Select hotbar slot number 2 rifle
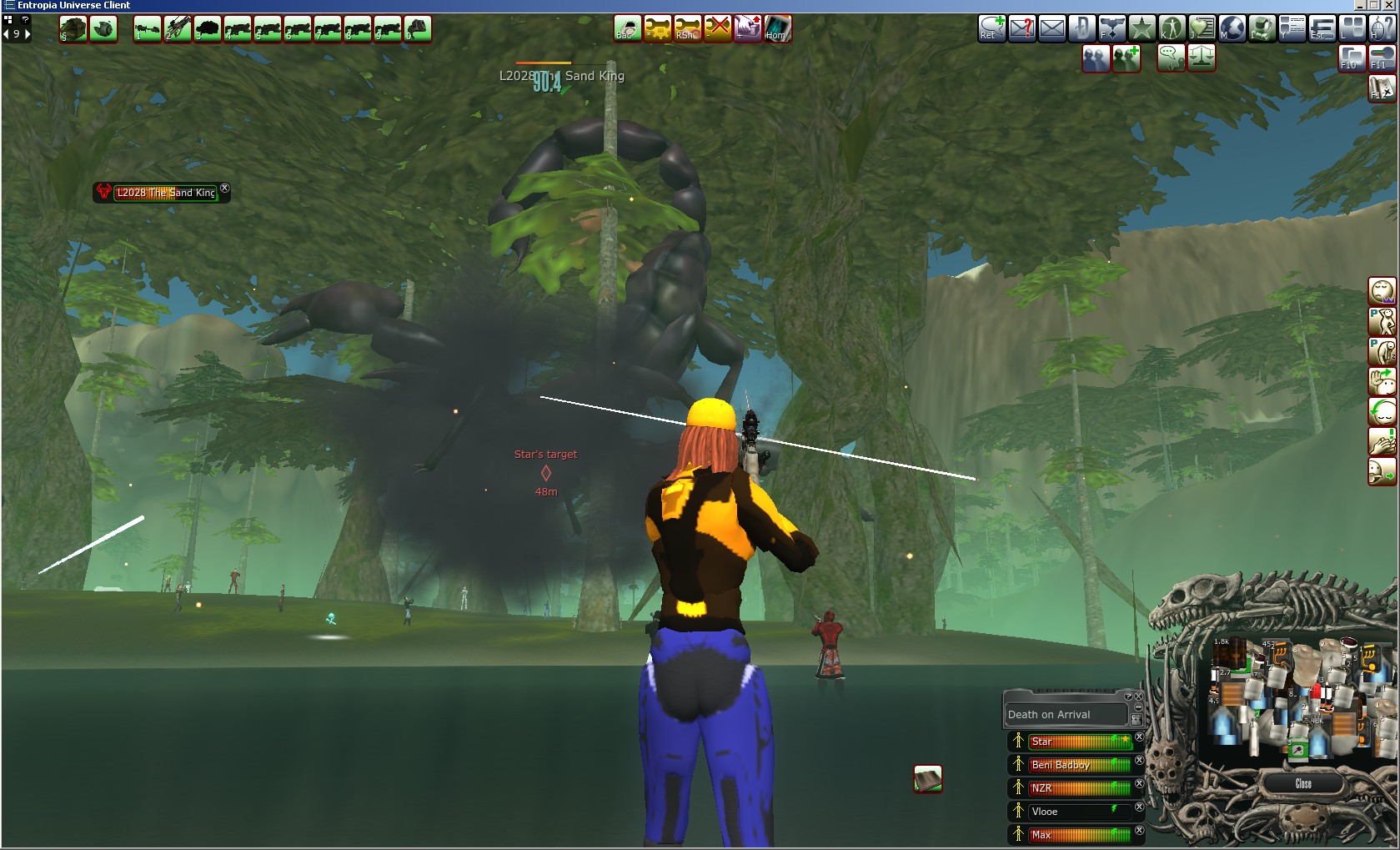The height and width of the screenshot is (850, 1400). [x=178, y=29]
